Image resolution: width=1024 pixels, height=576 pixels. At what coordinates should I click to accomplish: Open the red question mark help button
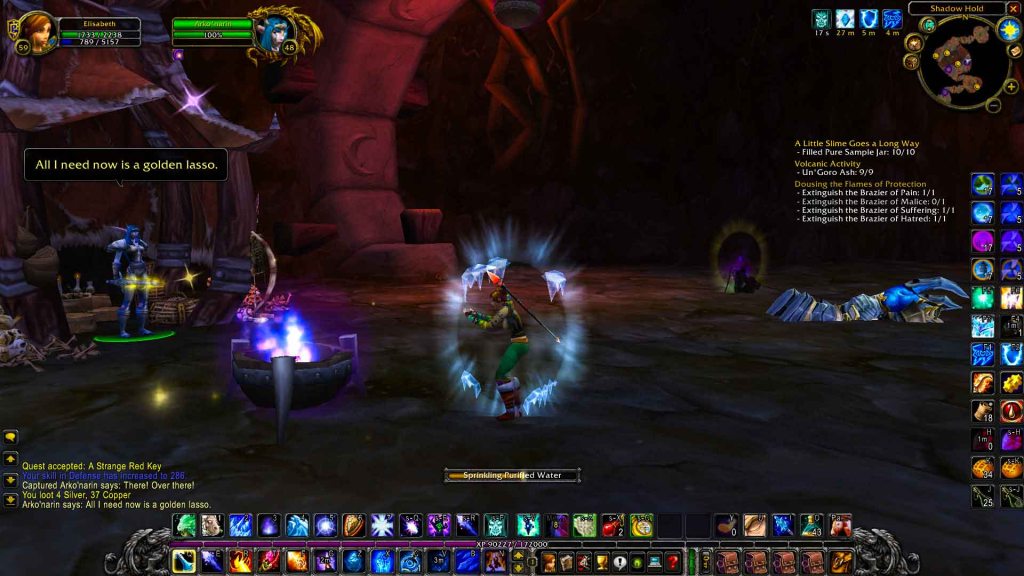672,562
